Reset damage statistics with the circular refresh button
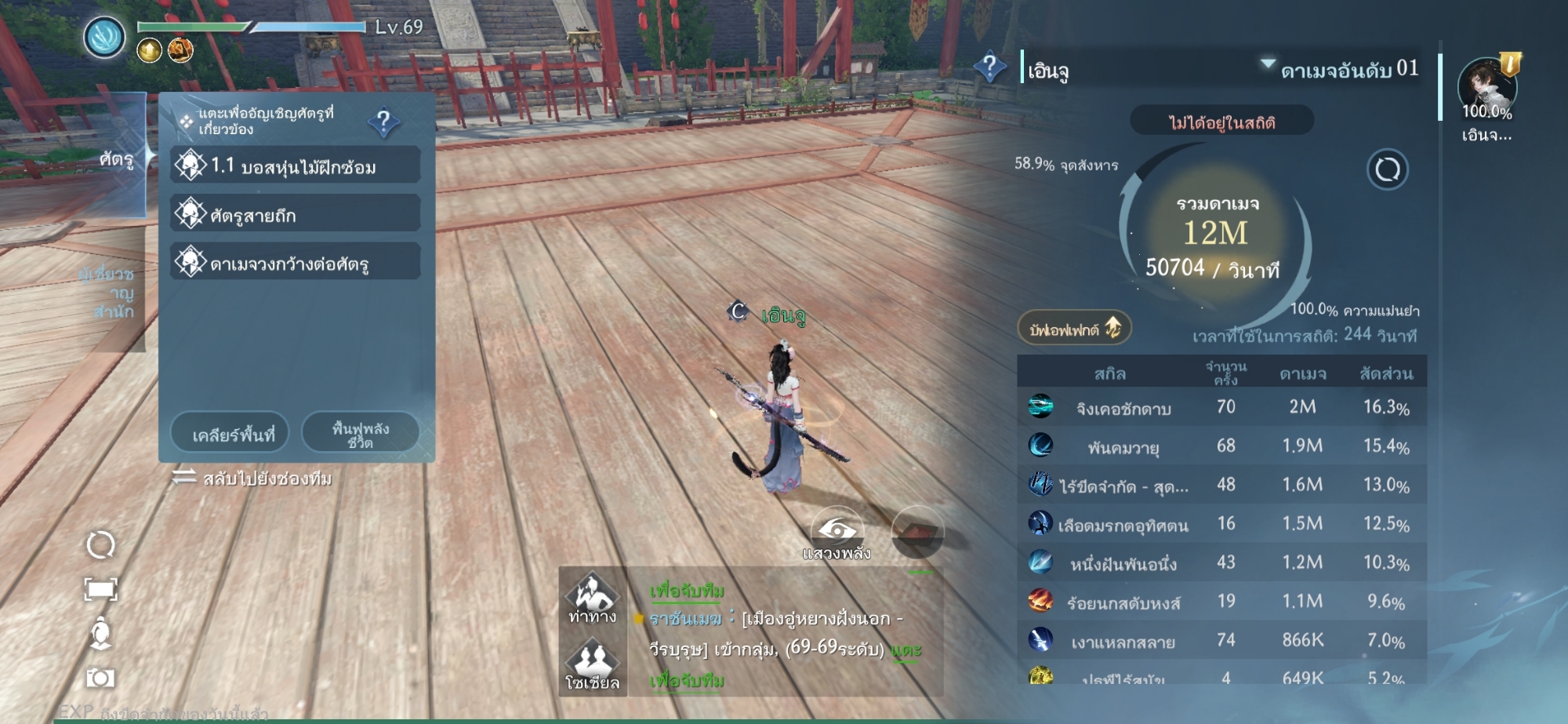Image resolution: width=1568 pixels, height=724 pixels. [1387, 169]
